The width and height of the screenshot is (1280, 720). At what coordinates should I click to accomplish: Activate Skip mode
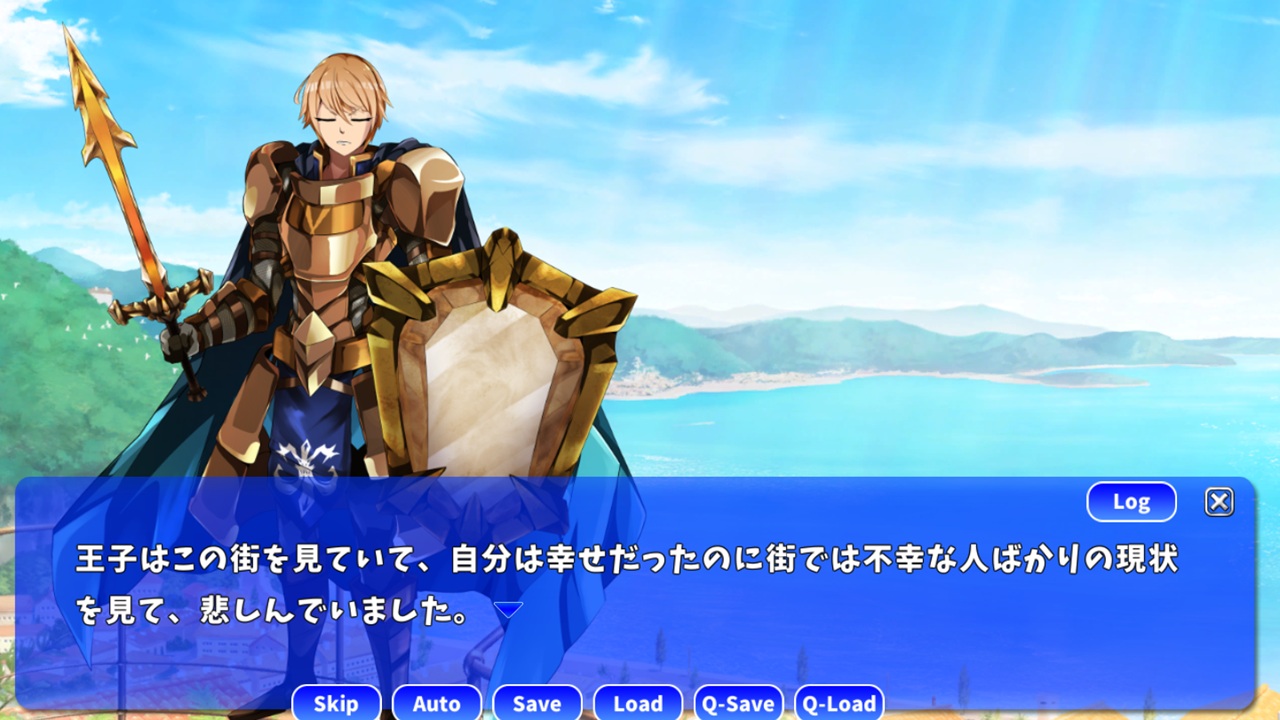[x=336, y=703]
